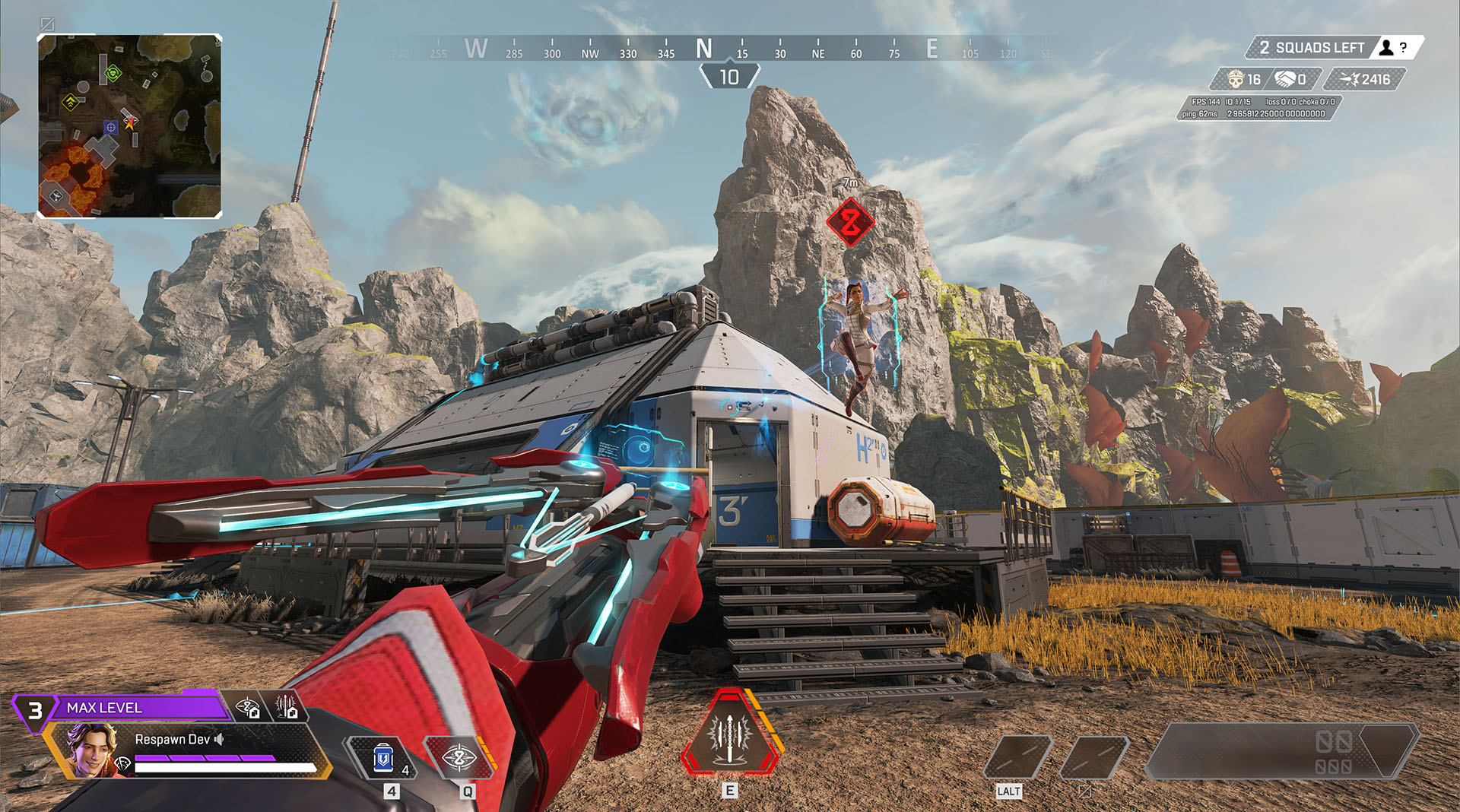Activate the tactical ability eye icon
Viewport: 1460px width, 812px height.
pos(459,758)
